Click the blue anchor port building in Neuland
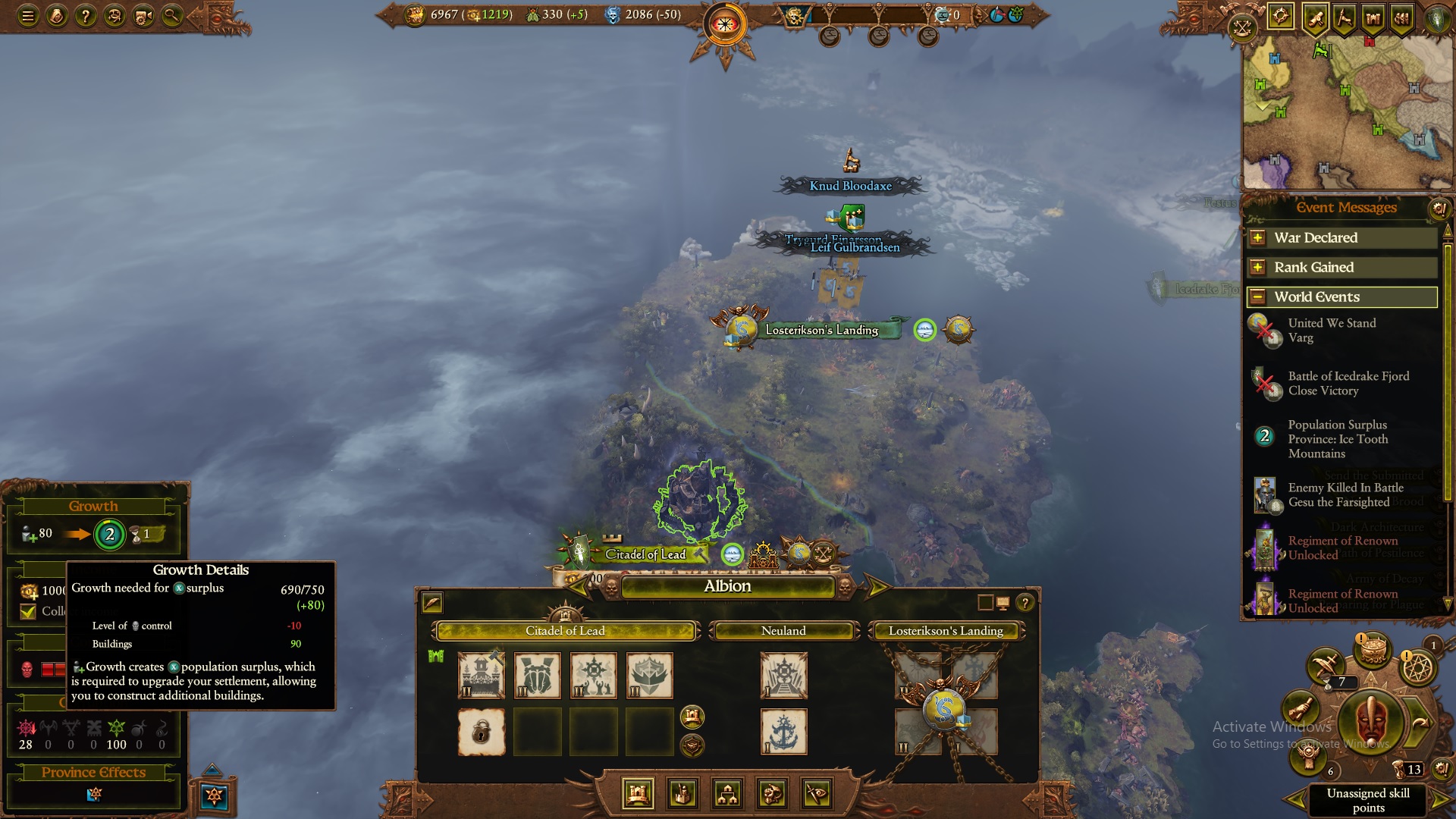Screen dimensions: 1456x819 click(783, 732)
